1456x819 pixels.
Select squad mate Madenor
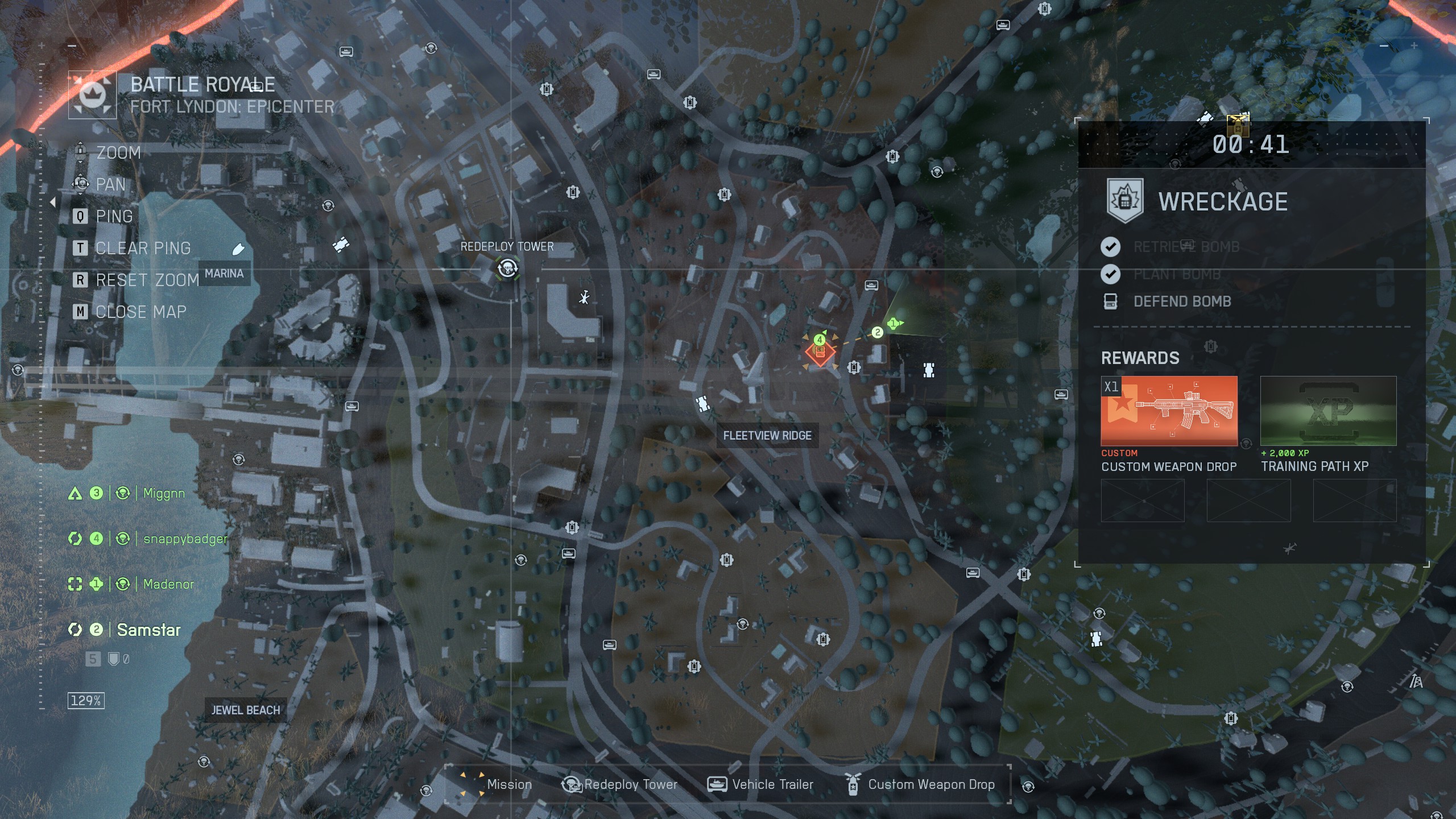coord(168,584)
